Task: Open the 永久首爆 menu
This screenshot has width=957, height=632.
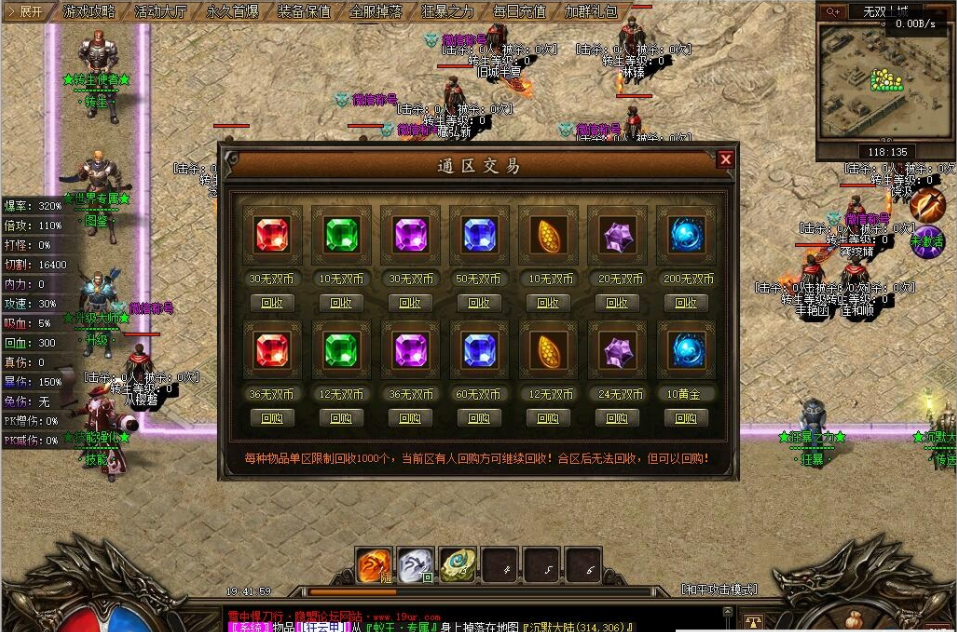Action: click(x=233, y=12)
